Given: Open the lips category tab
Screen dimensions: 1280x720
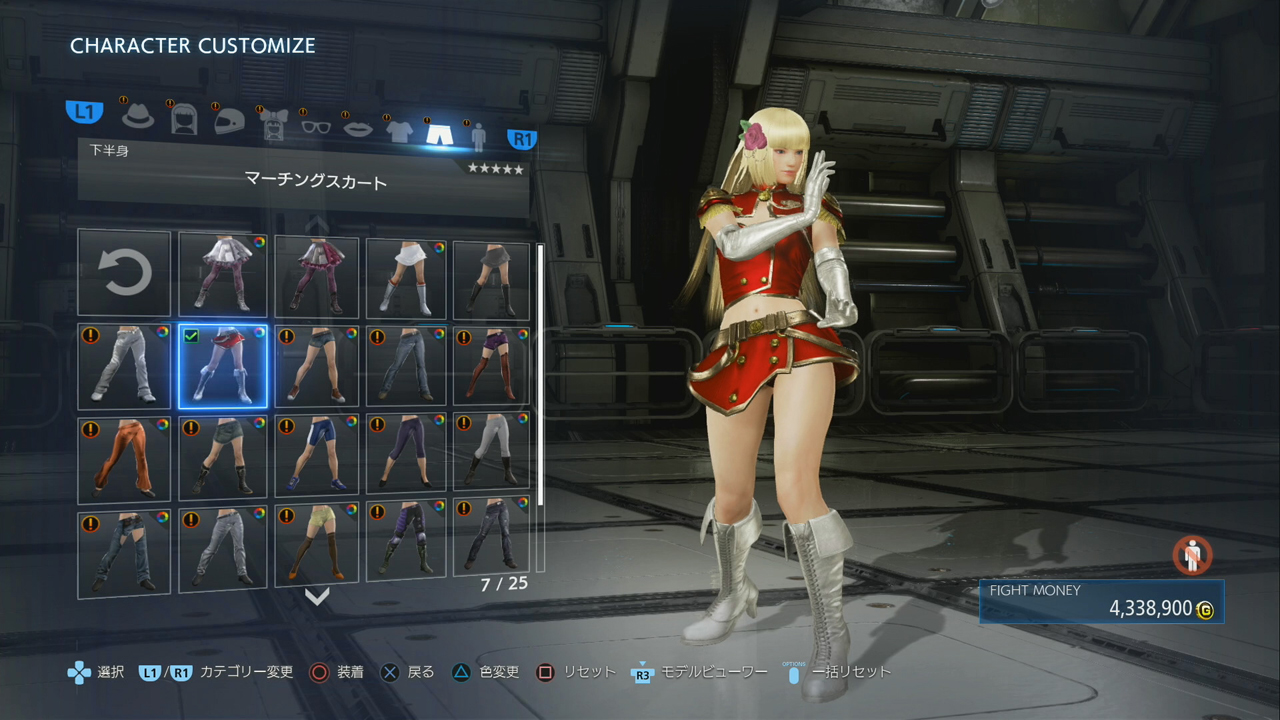Looking at the screenshot, I should point(358,127).
